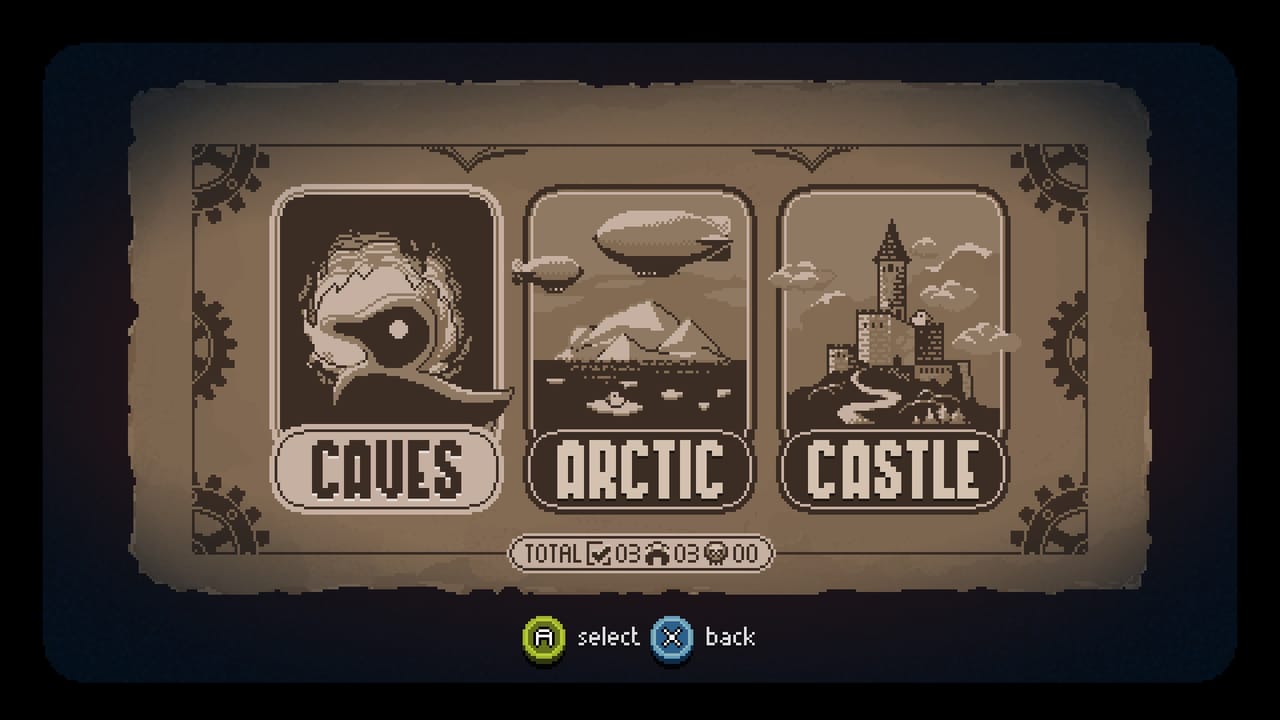Screen dimensions: 1280x720
Task: Click the TOTAL stats bar at the bottom
Action: click(640, 551)
